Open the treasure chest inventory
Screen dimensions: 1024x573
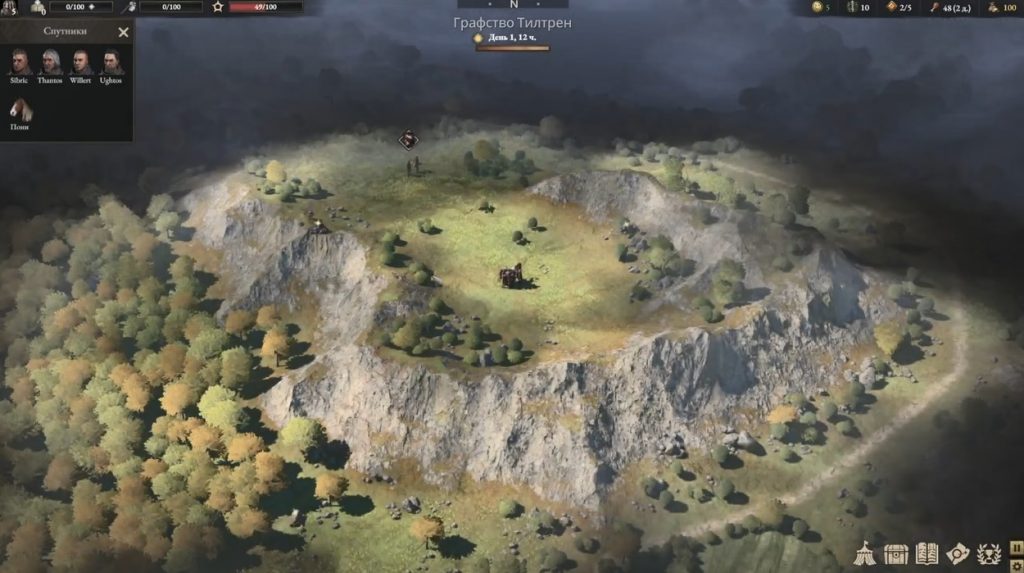(x=896, y=553)
